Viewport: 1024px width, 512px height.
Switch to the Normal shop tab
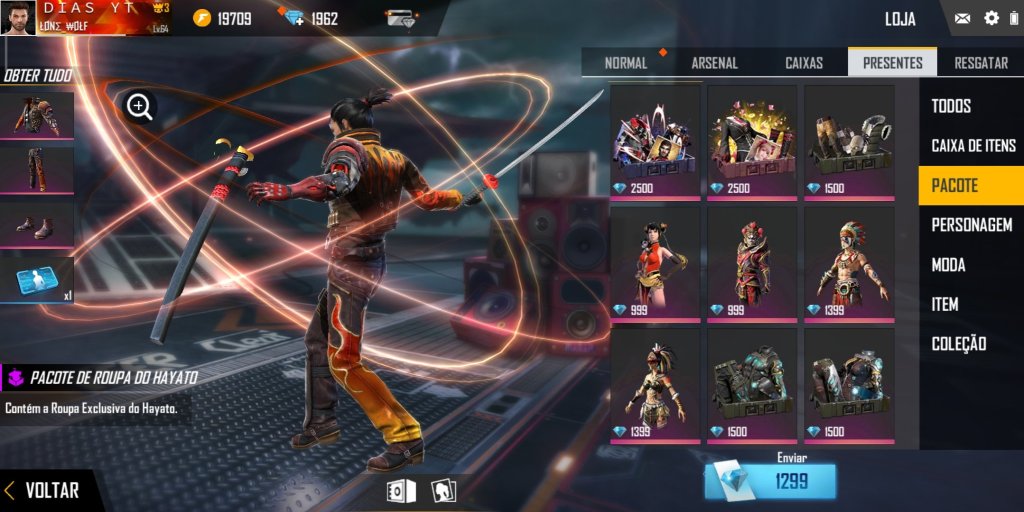[626, 63]
